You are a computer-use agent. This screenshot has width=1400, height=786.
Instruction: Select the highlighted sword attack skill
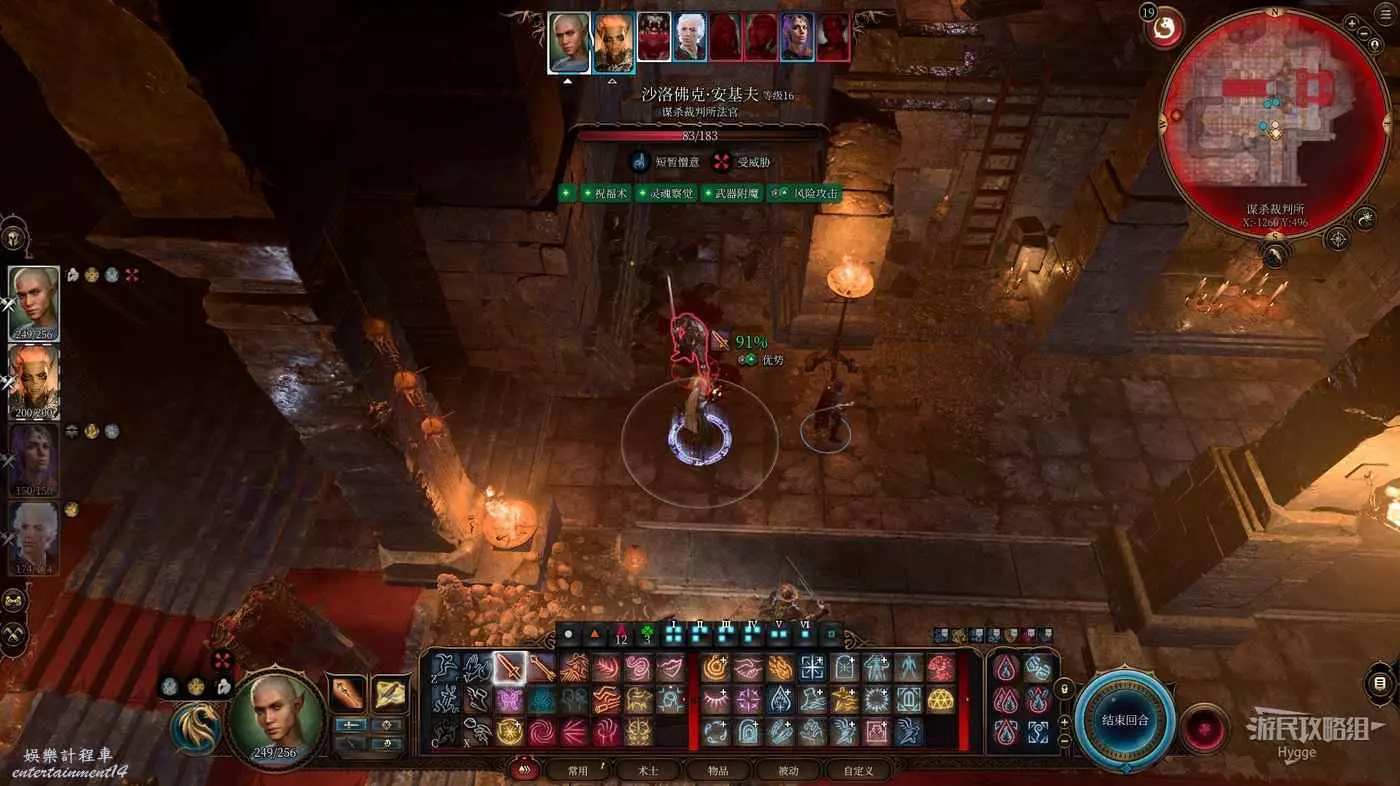point(510,668)
